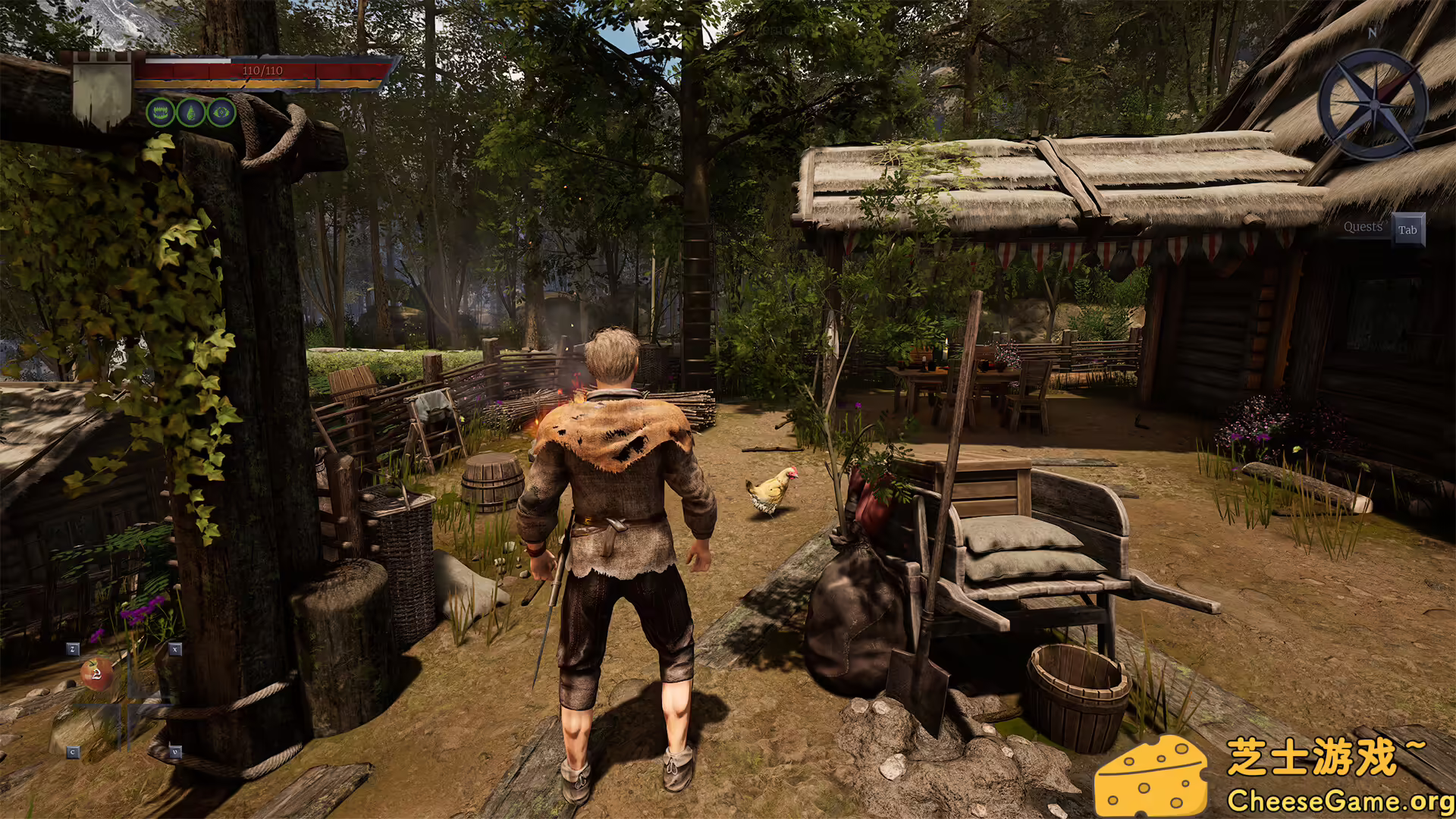Click the compass rose
The height and width of the screenshot is (819, 1456).
click(1373, 103)
